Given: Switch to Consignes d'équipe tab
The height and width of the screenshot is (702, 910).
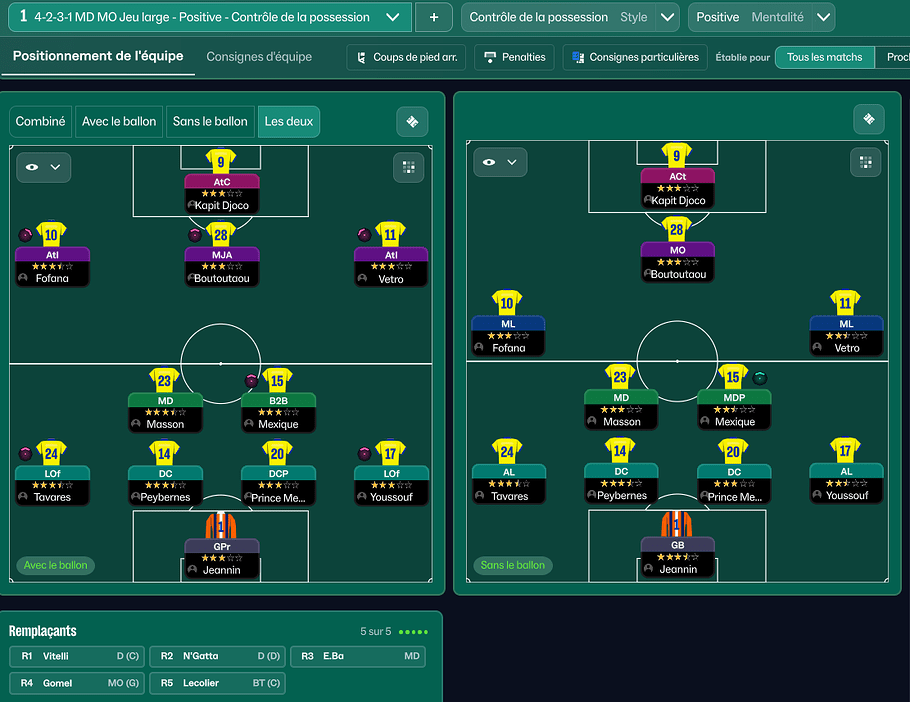Looking at the screenshot, I should pos(259,57).
